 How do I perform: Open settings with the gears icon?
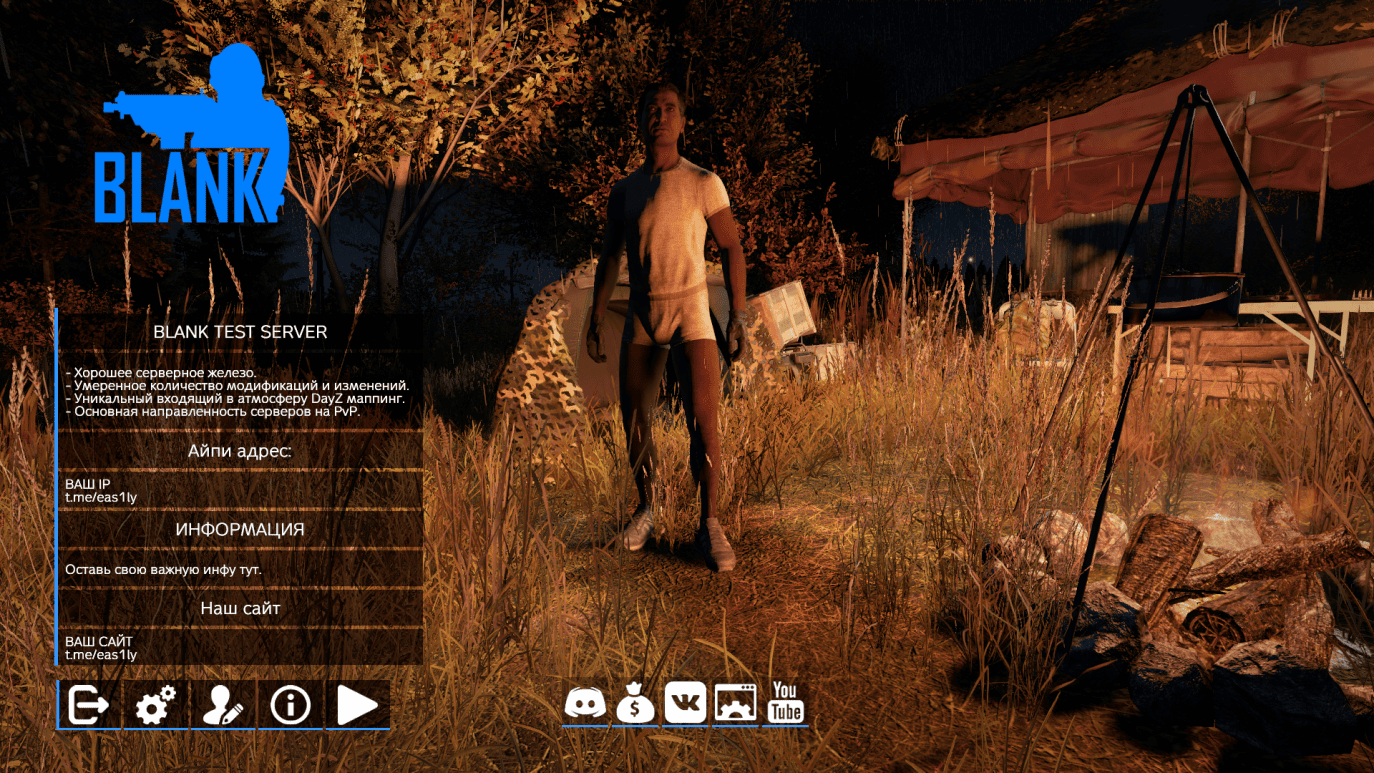[156, 705]
